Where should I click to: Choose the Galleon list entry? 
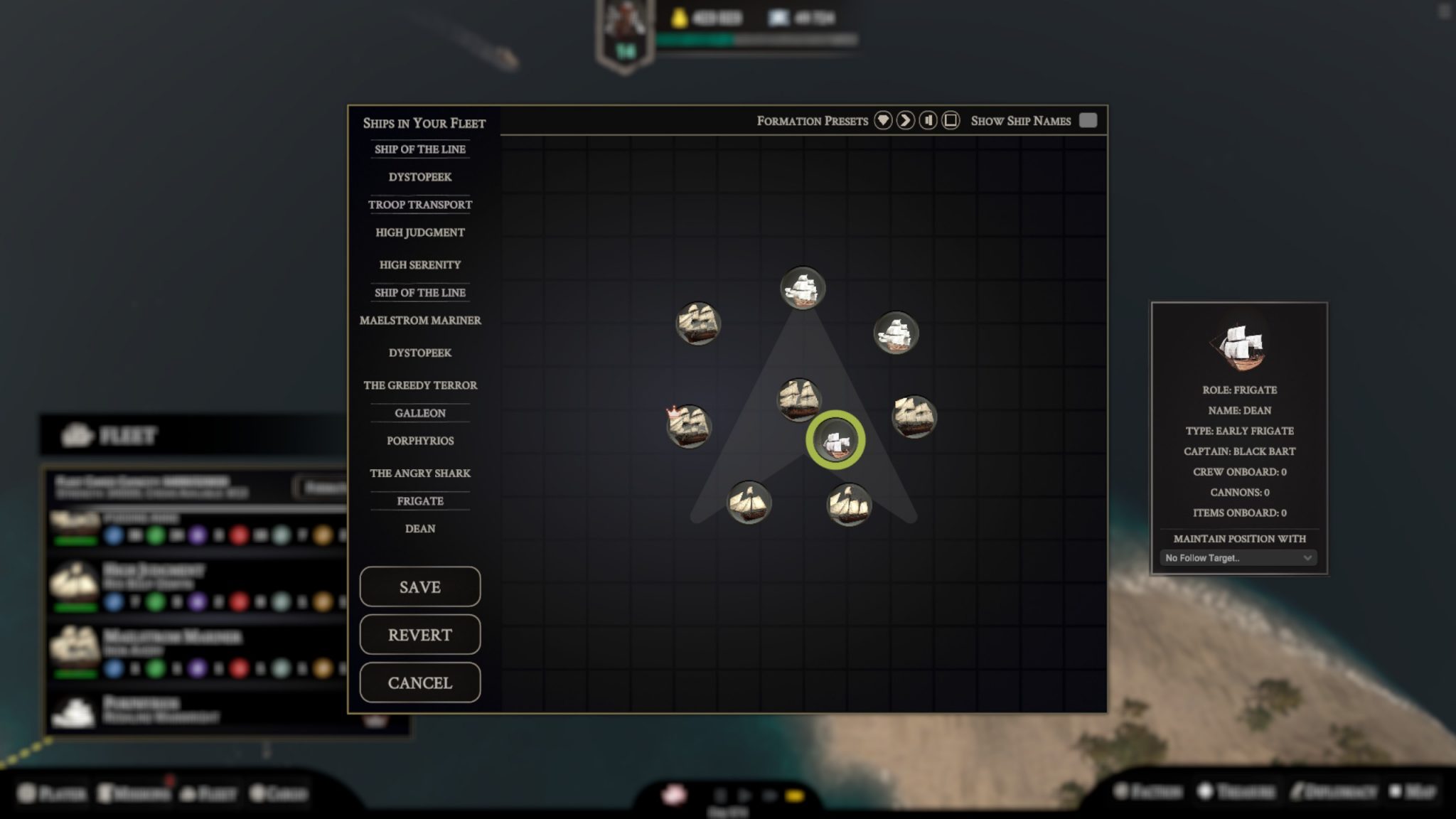pos(419,413)
